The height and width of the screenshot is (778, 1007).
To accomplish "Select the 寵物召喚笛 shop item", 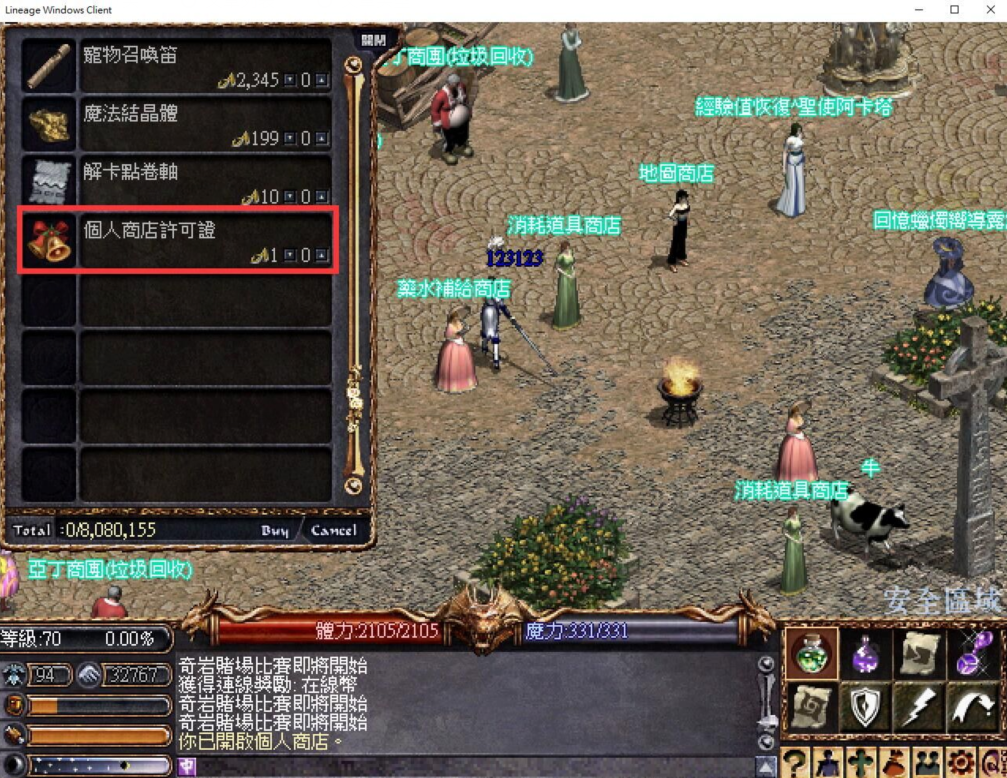I will point(178,65).
